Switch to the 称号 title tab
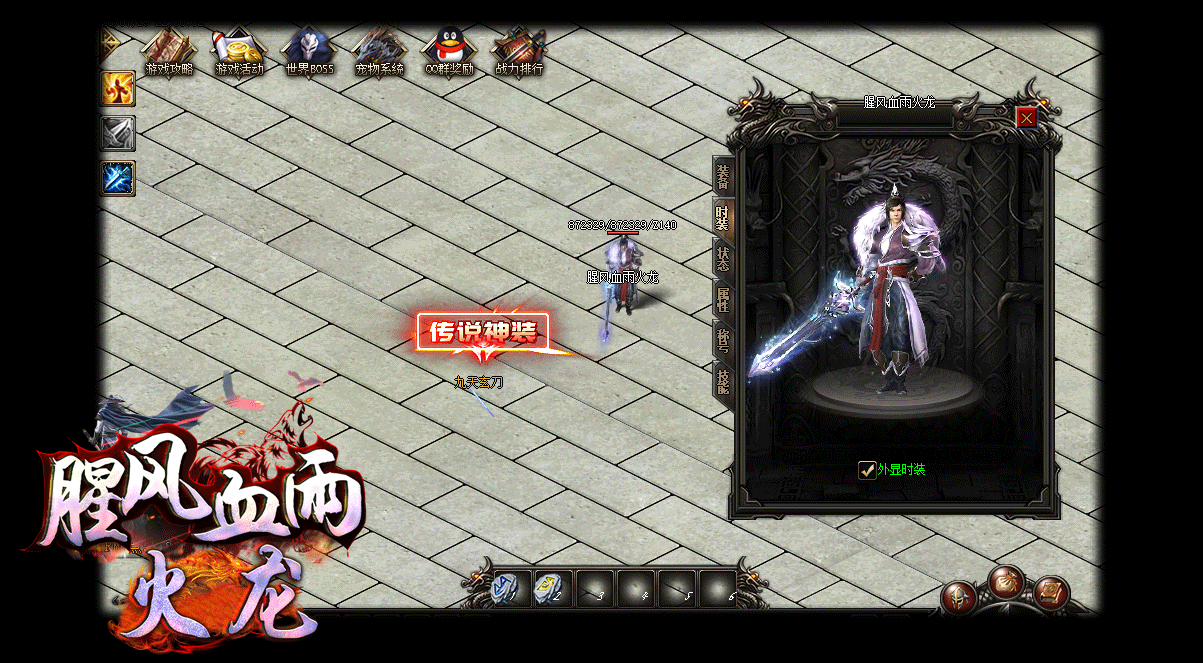Screen dimensions: 1203x663 723,340
